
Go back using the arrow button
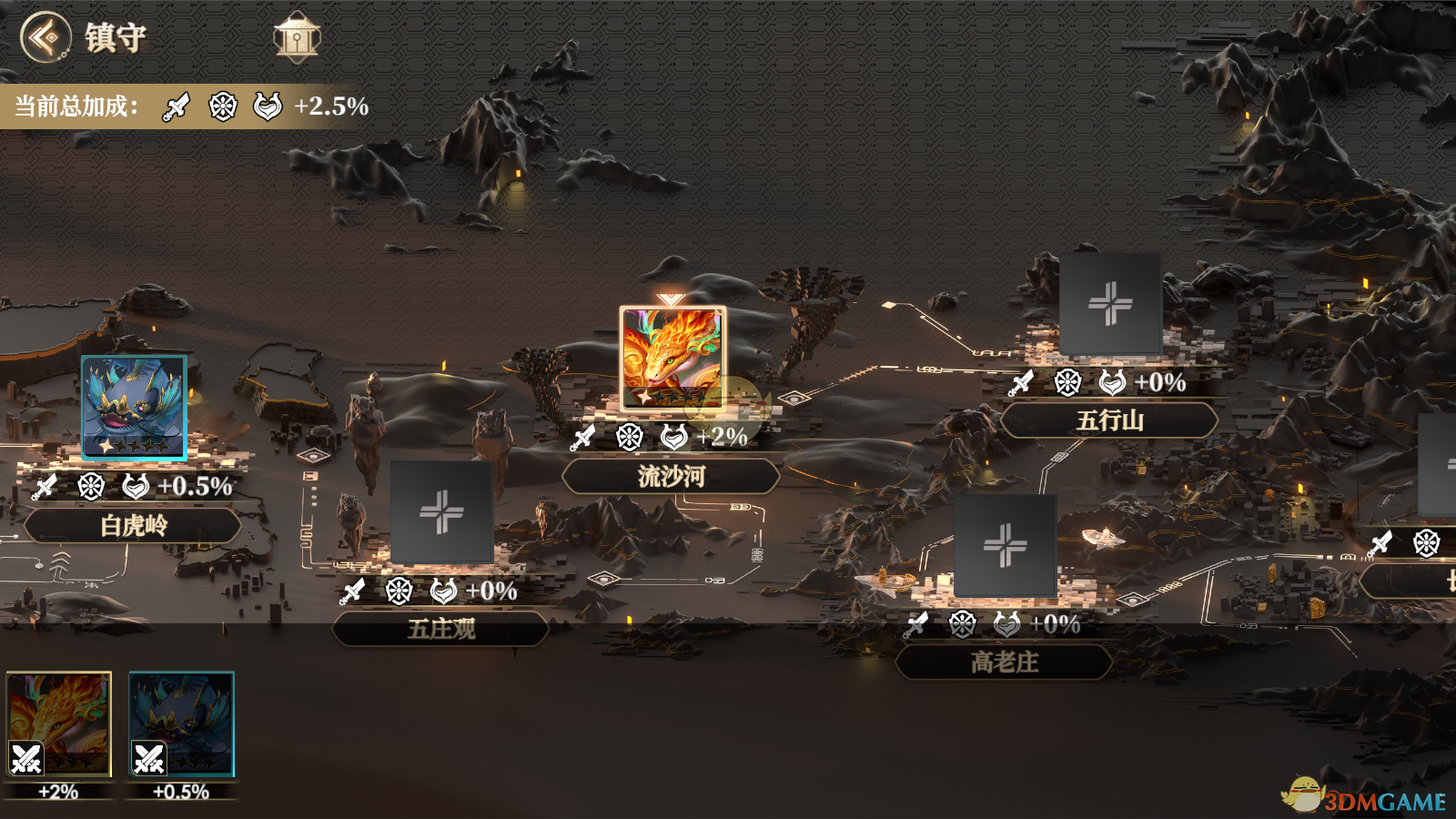coord(45,37)
